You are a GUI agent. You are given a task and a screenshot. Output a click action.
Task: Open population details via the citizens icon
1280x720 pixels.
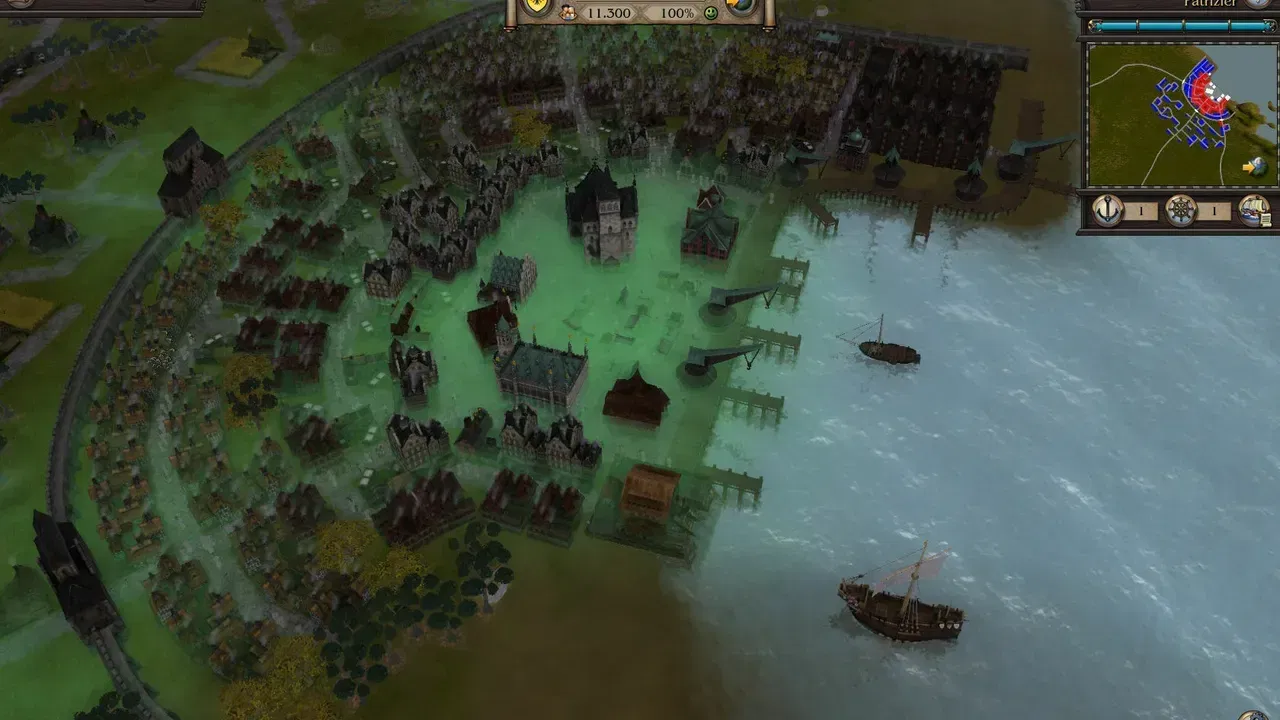coord(567,13)
